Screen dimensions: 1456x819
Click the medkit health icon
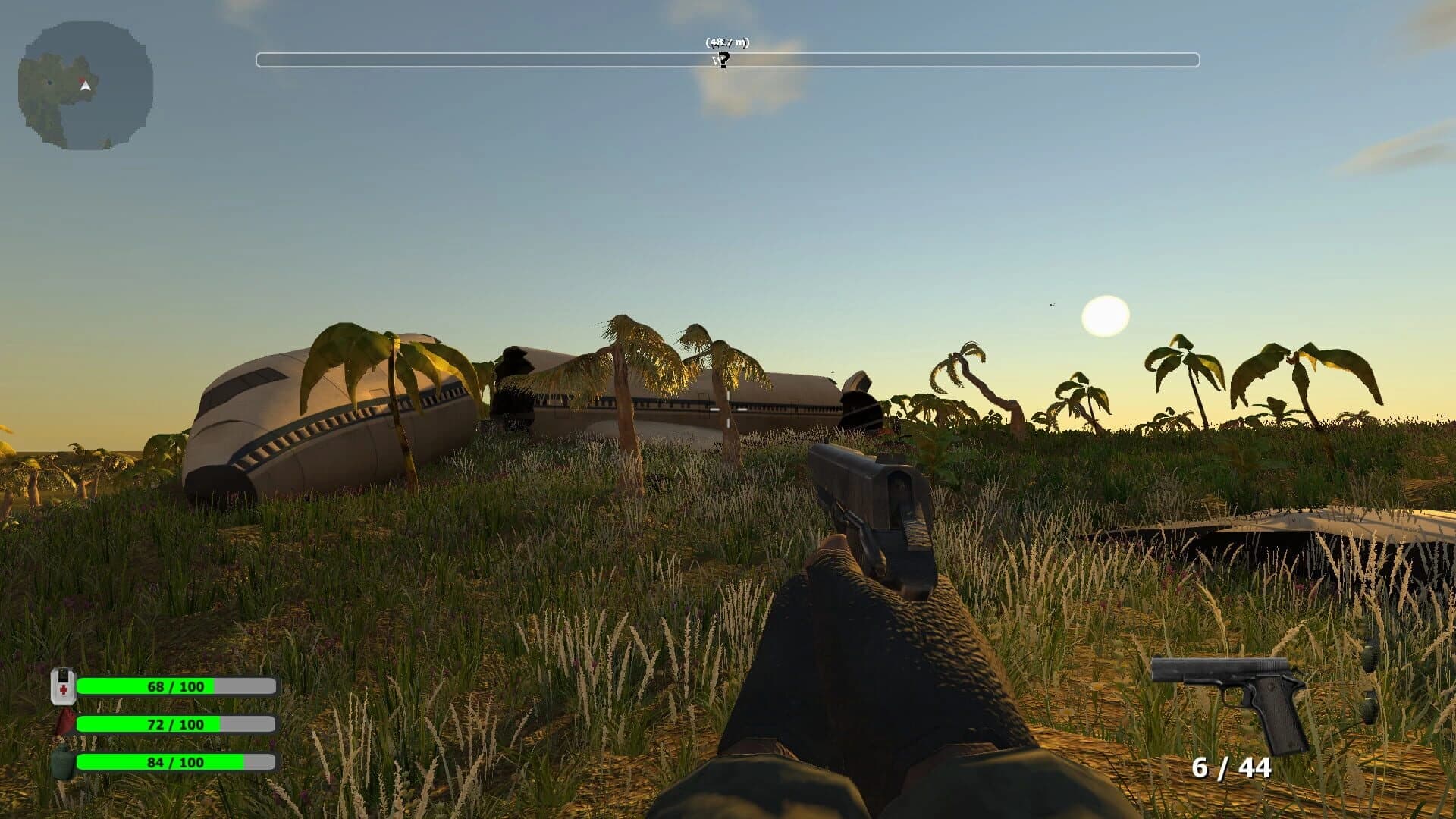pos(62,686)
